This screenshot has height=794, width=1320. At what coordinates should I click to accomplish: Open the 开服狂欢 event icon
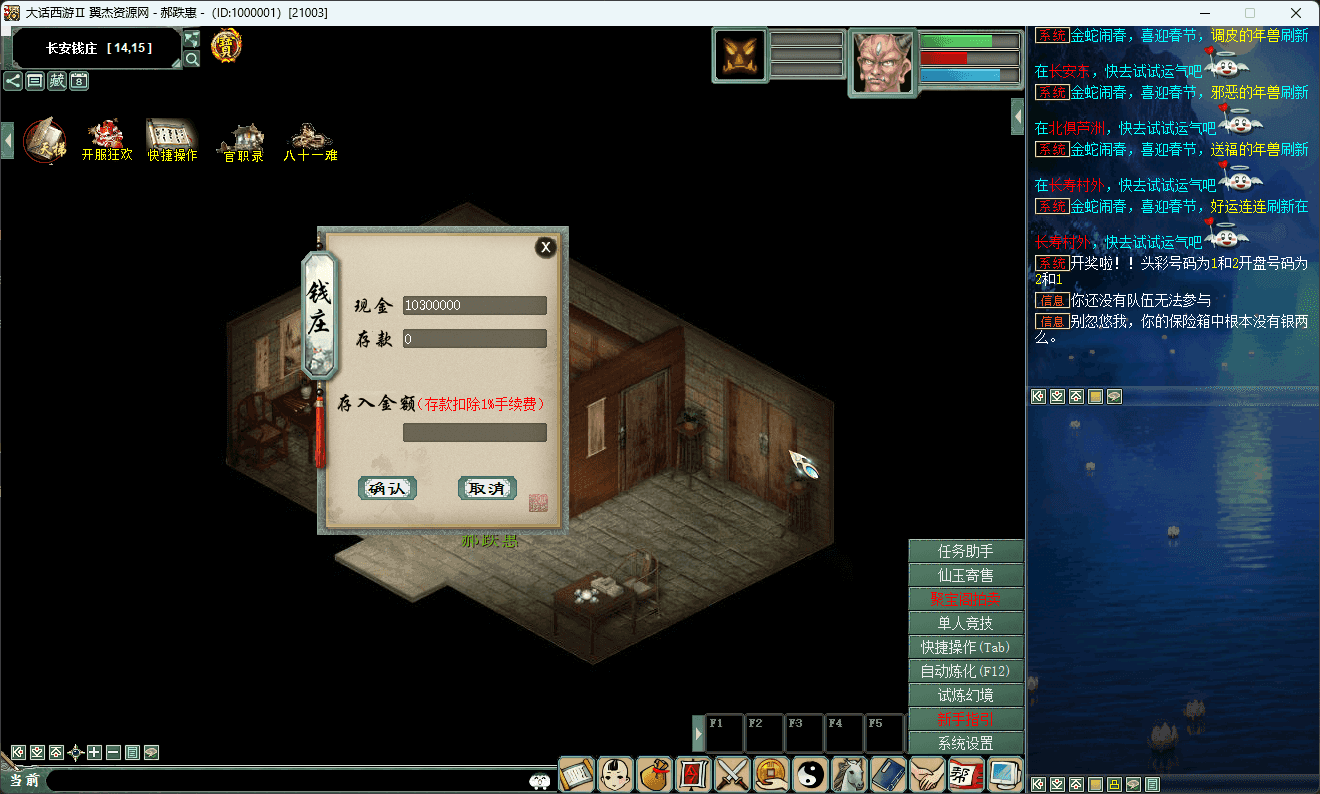106,140
